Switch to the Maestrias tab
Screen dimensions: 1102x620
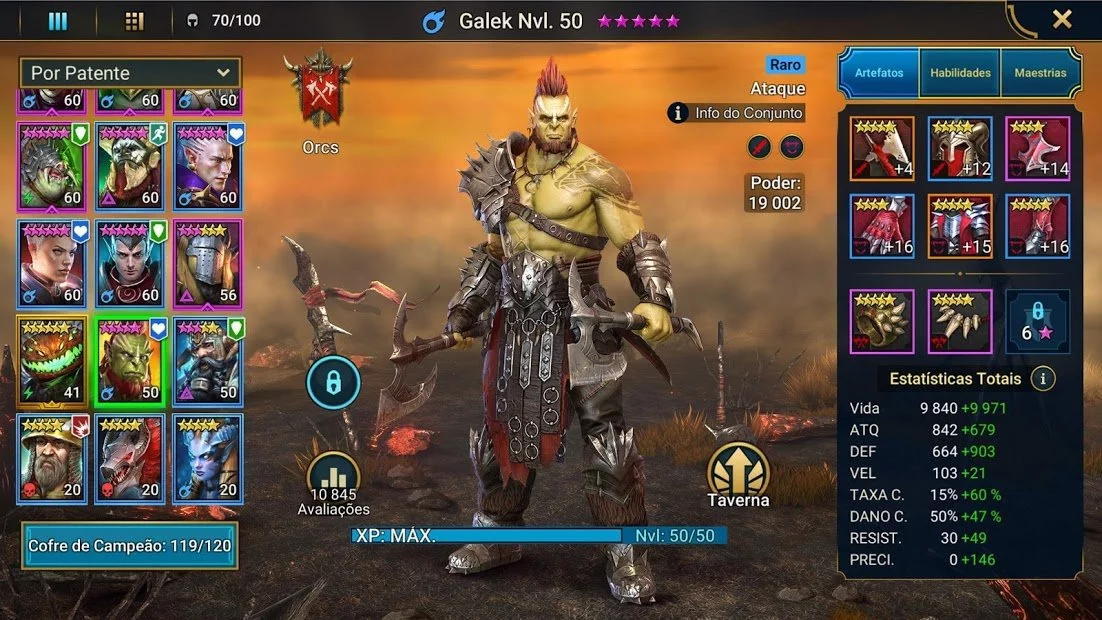pyautogui.click(x=1040, y=73)
